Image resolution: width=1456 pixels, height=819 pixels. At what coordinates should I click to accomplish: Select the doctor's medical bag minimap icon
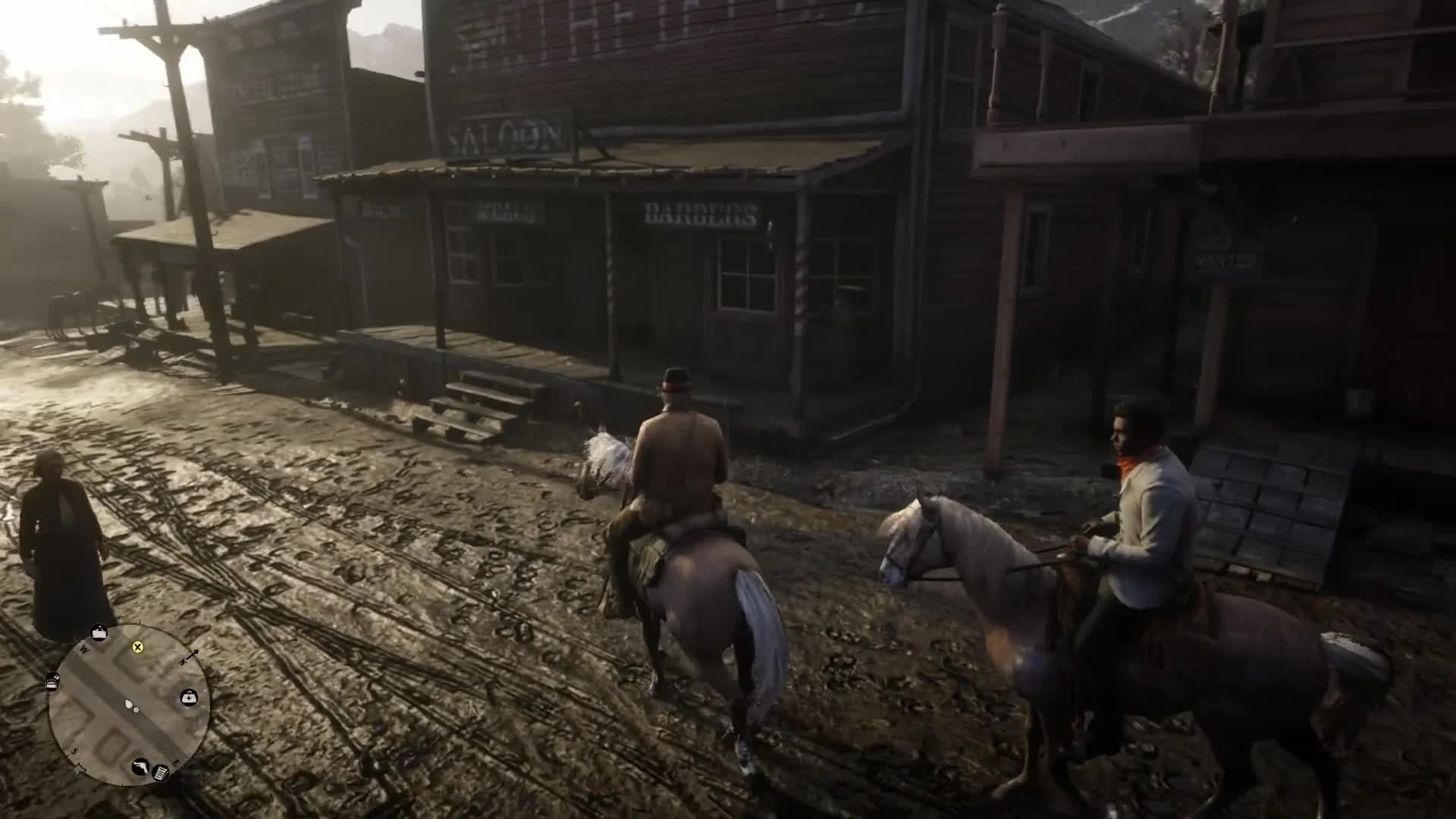pos(190,697)
